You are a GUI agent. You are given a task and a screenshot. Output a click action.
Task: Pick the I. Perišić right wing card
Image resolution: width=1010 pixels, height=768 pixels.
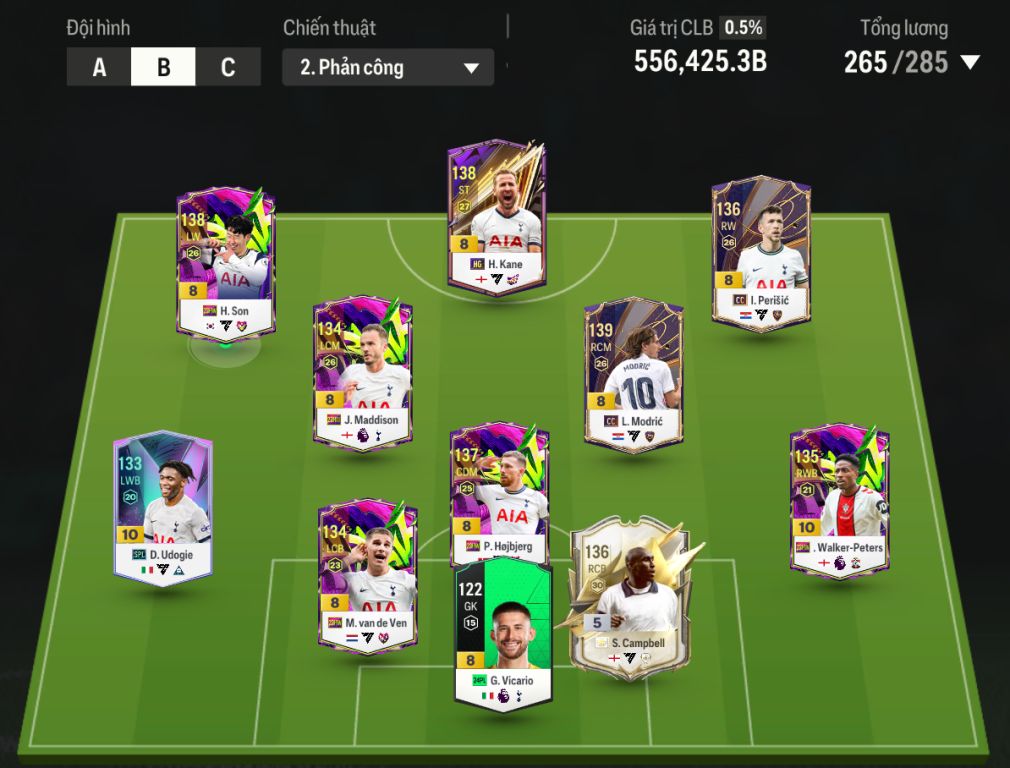pyautogui.click(x=761, y=253)
